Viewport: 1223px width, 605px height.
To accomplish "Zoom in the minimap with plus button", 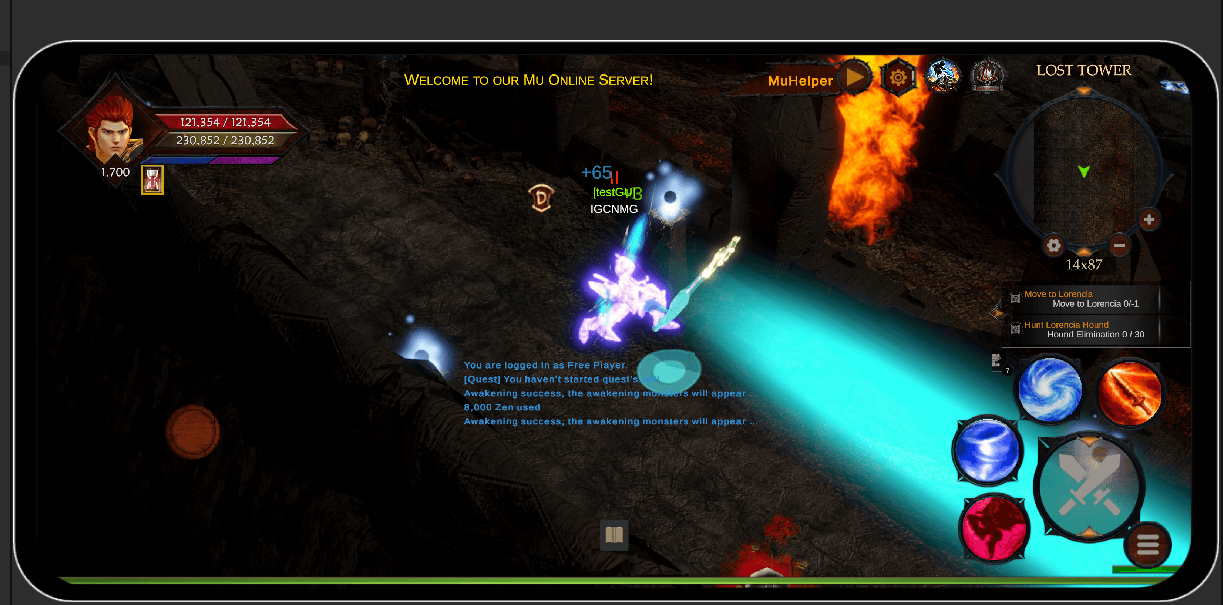I will tap(1149, 220).
